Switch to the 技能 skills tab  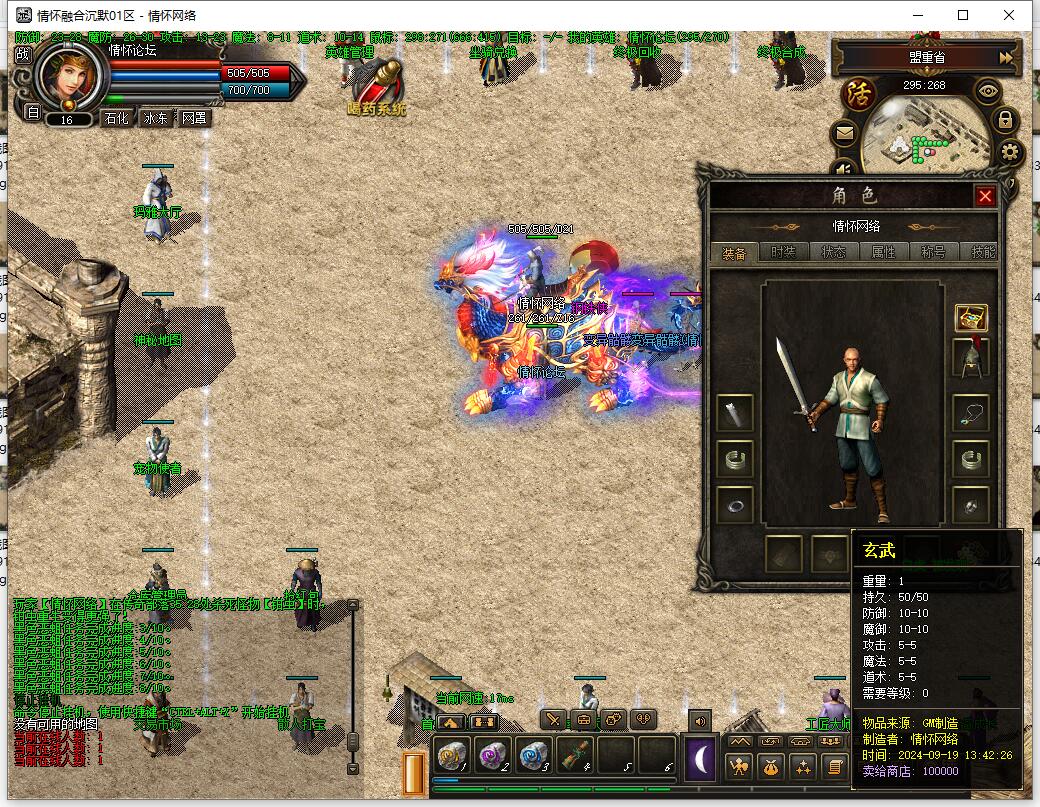click(982, 253)
